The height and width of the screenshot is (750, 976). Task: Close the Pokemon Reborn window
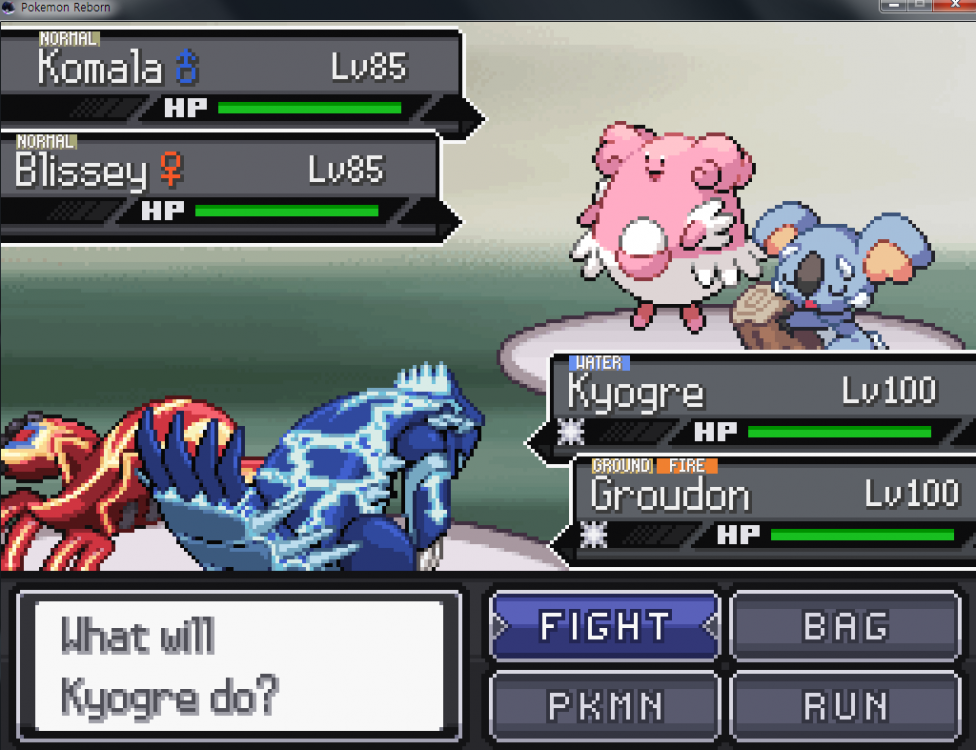click(954, 7)
